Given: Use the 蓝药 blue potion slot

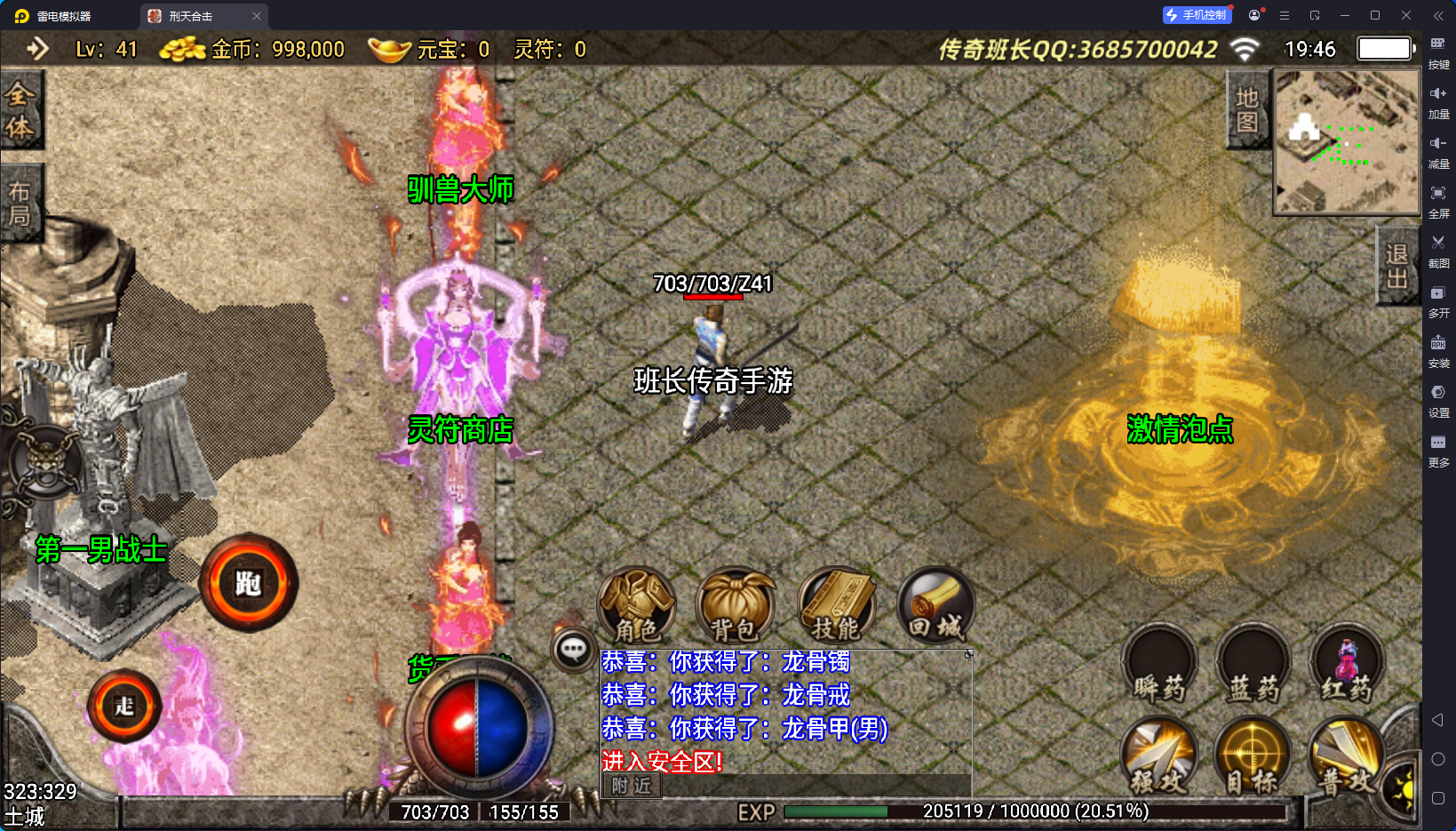Looking at the screenshot, I should (1253, 665).
